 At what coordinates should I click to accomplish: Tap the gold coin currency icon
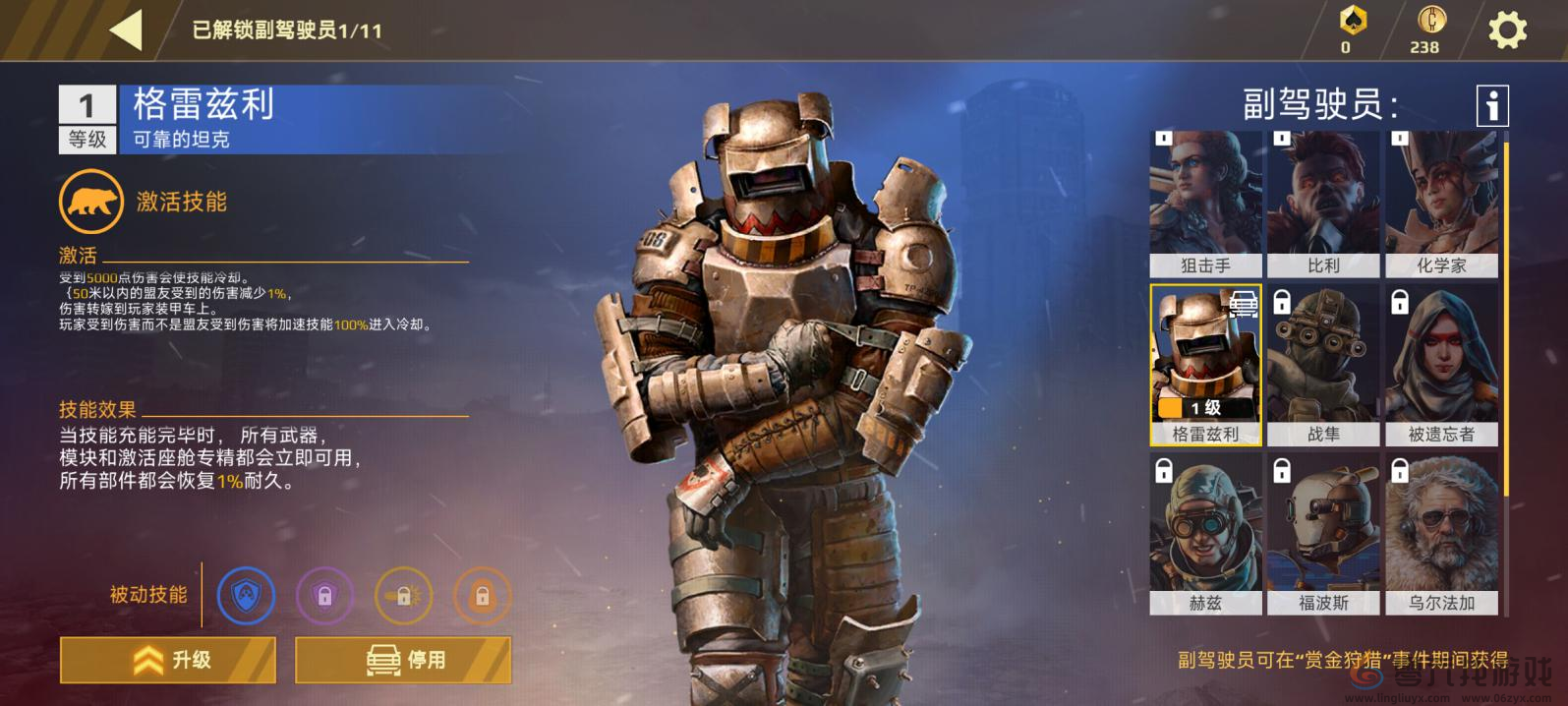(x=1430, y=20)
